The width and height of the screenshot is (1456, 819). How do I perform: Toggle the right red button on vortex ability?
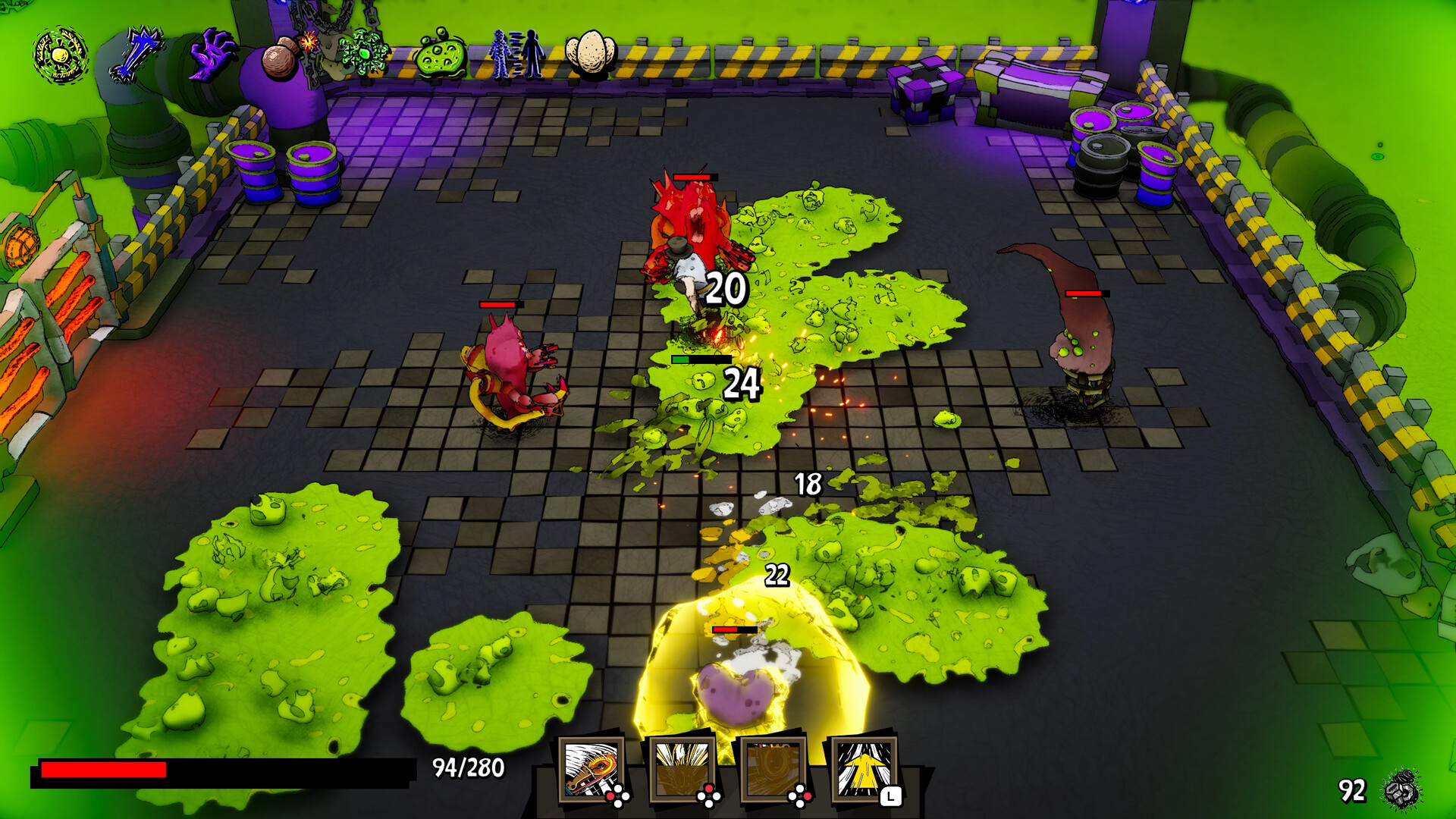(x=808, y=795)
